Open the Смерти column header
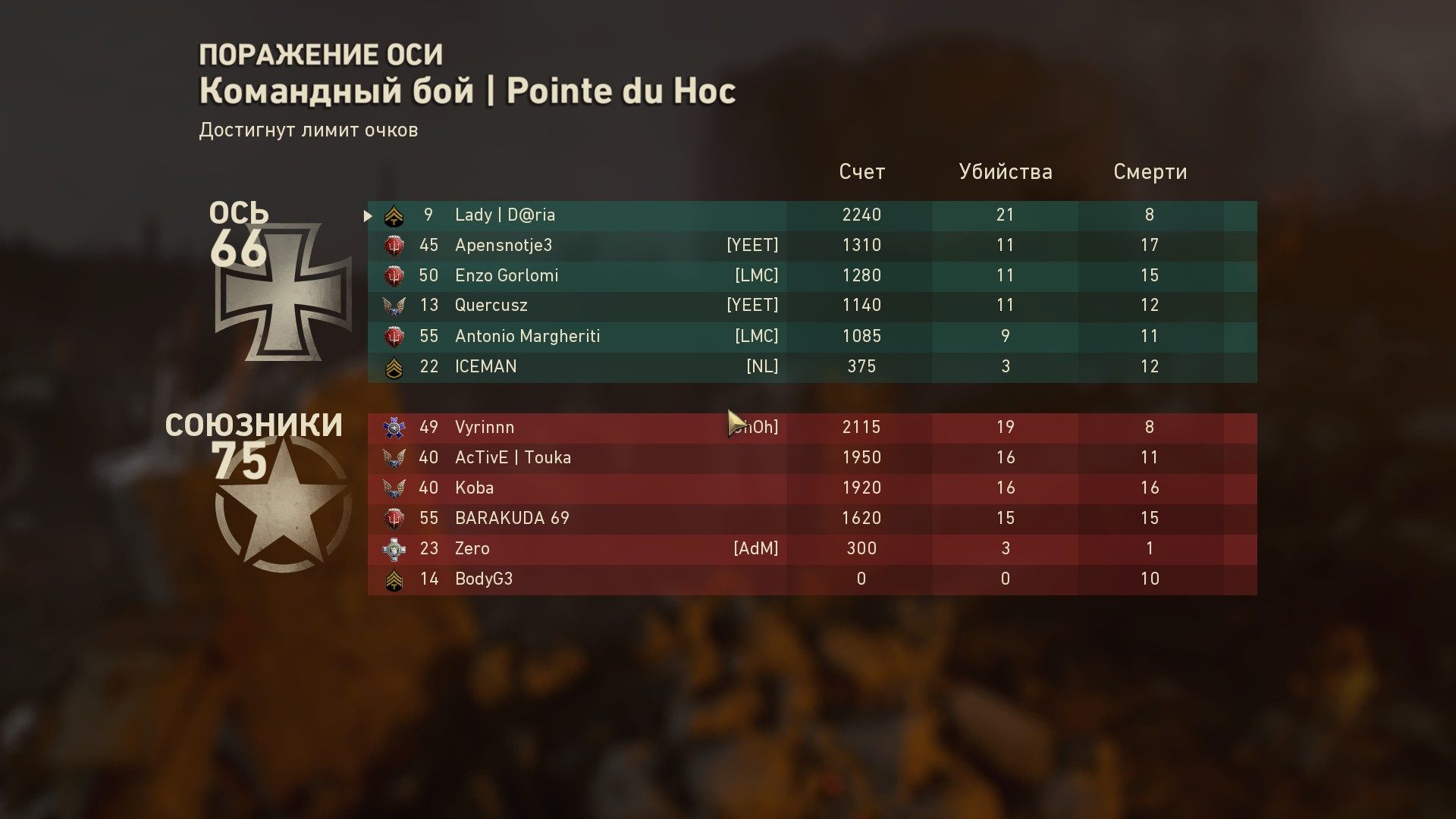The width and height of the screenshot is (1456, 819). 1150,172
